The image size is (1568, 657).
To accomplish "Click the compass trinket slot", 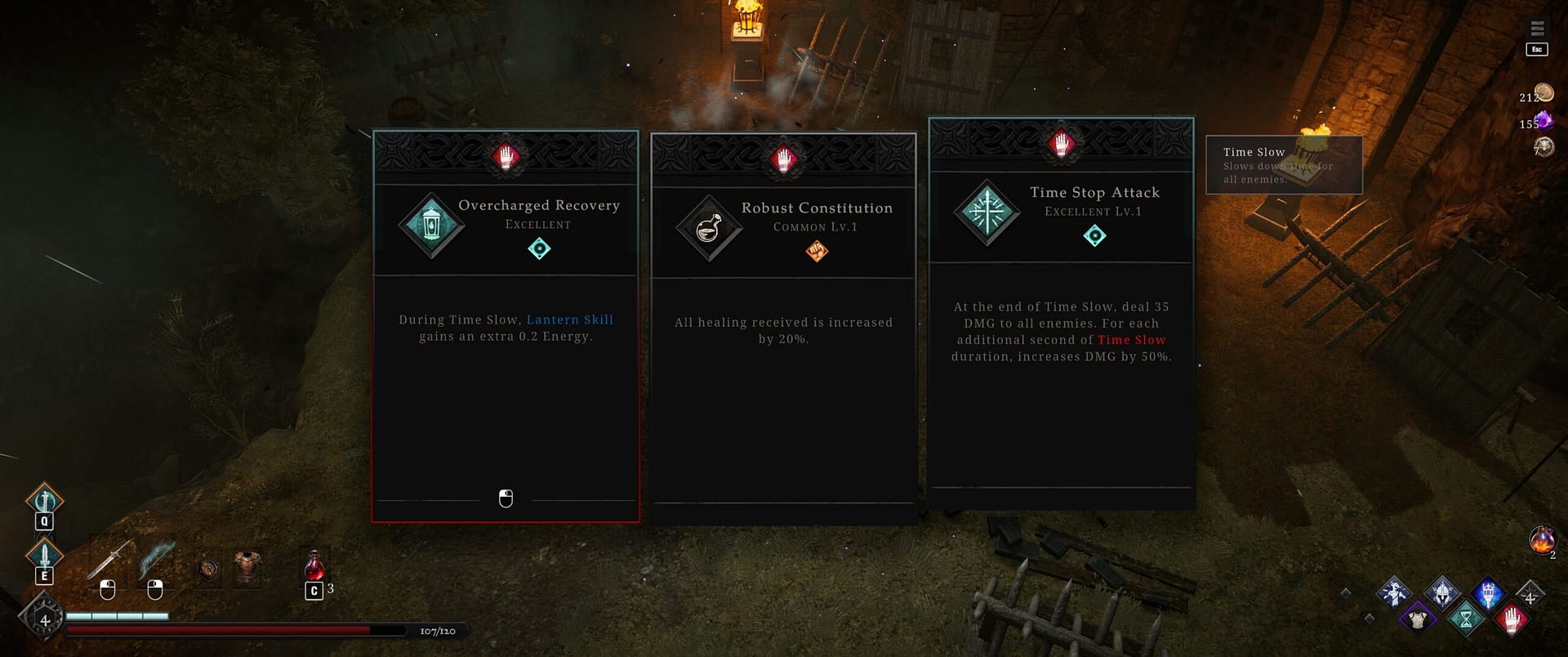I will (209, 566).
